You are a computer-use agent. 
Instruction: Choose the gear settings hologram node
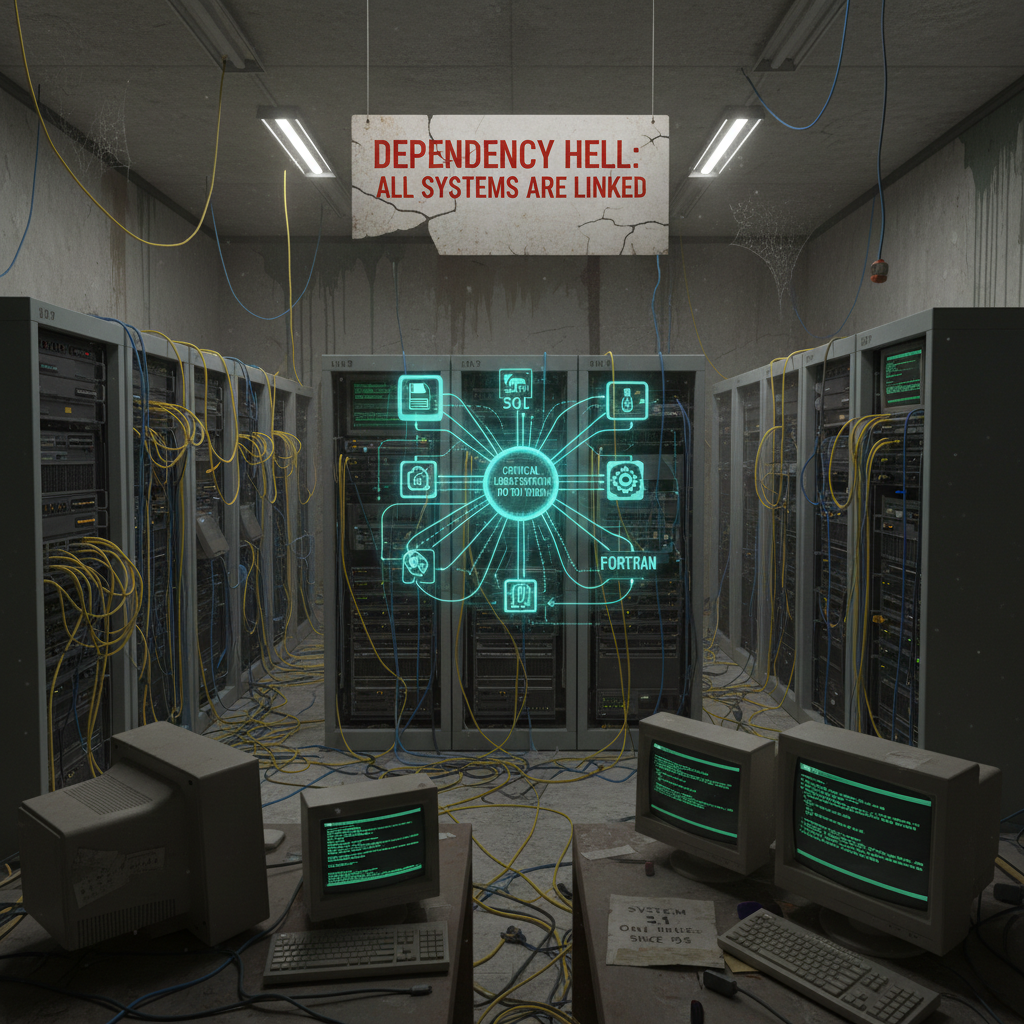(x=627, y=482)
